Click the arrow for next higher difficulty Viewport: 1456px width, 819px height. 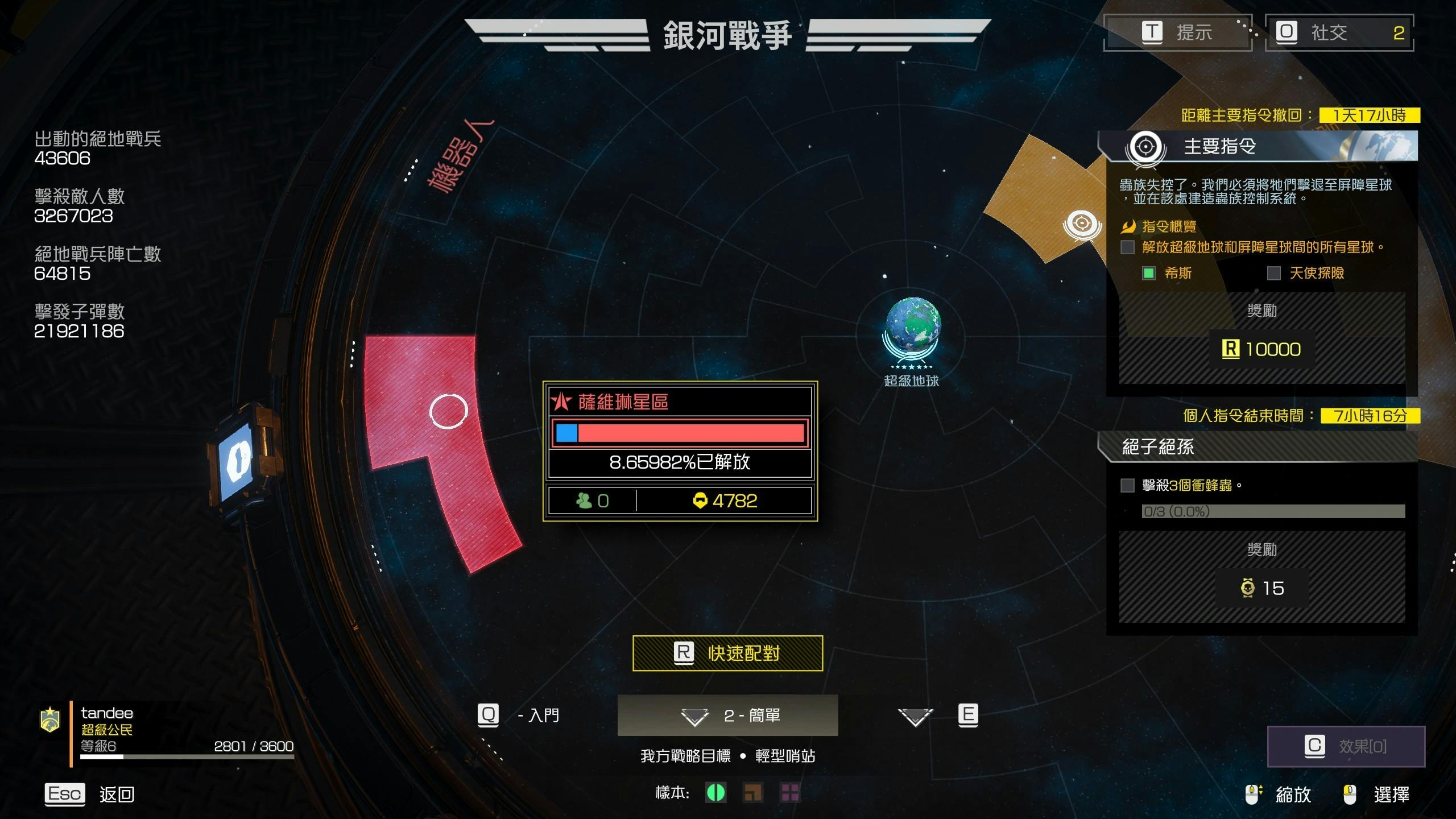click(916, 716)
